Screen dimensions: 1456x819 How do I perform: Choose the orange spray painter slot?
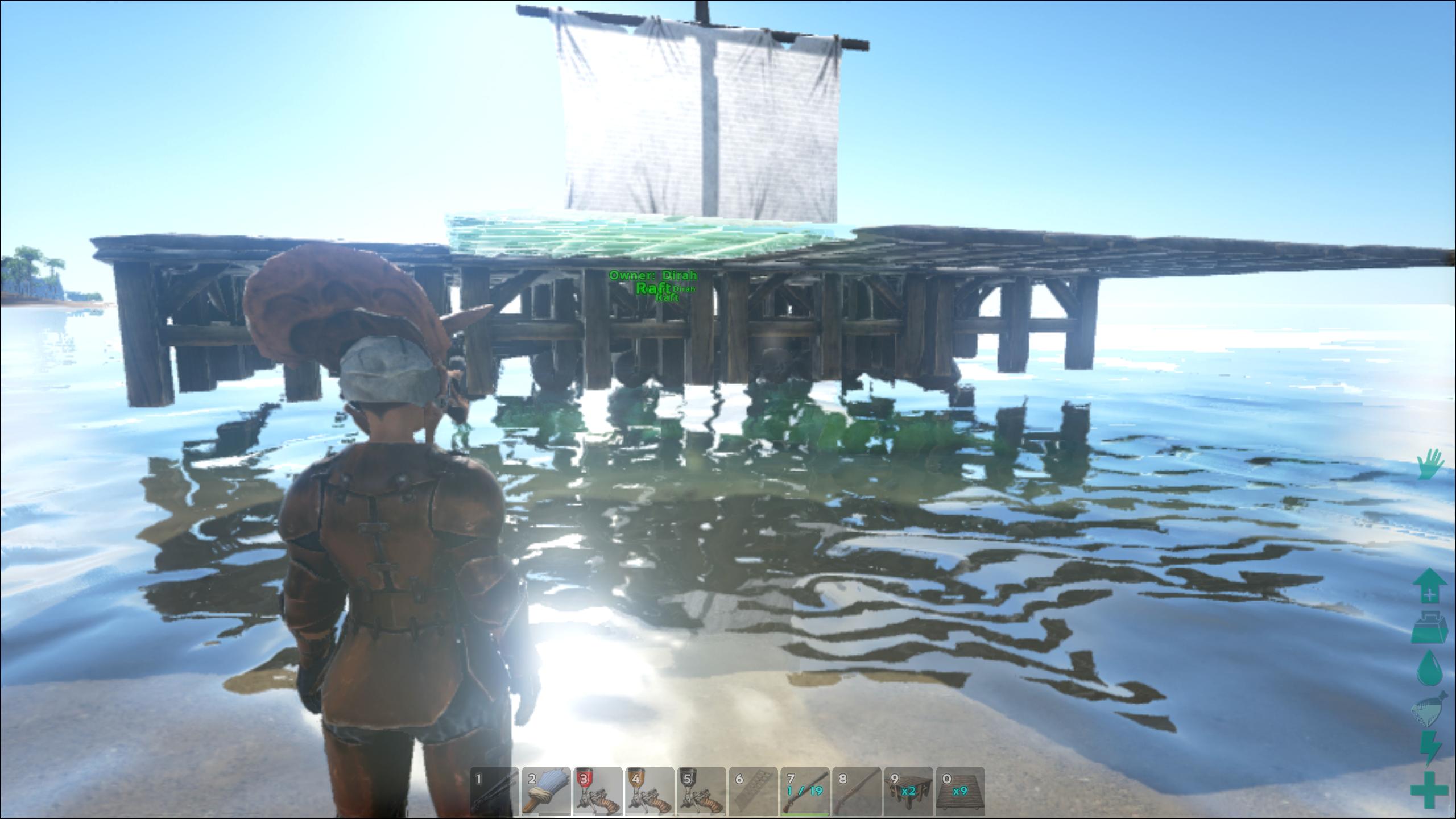(x=650, y=791)
